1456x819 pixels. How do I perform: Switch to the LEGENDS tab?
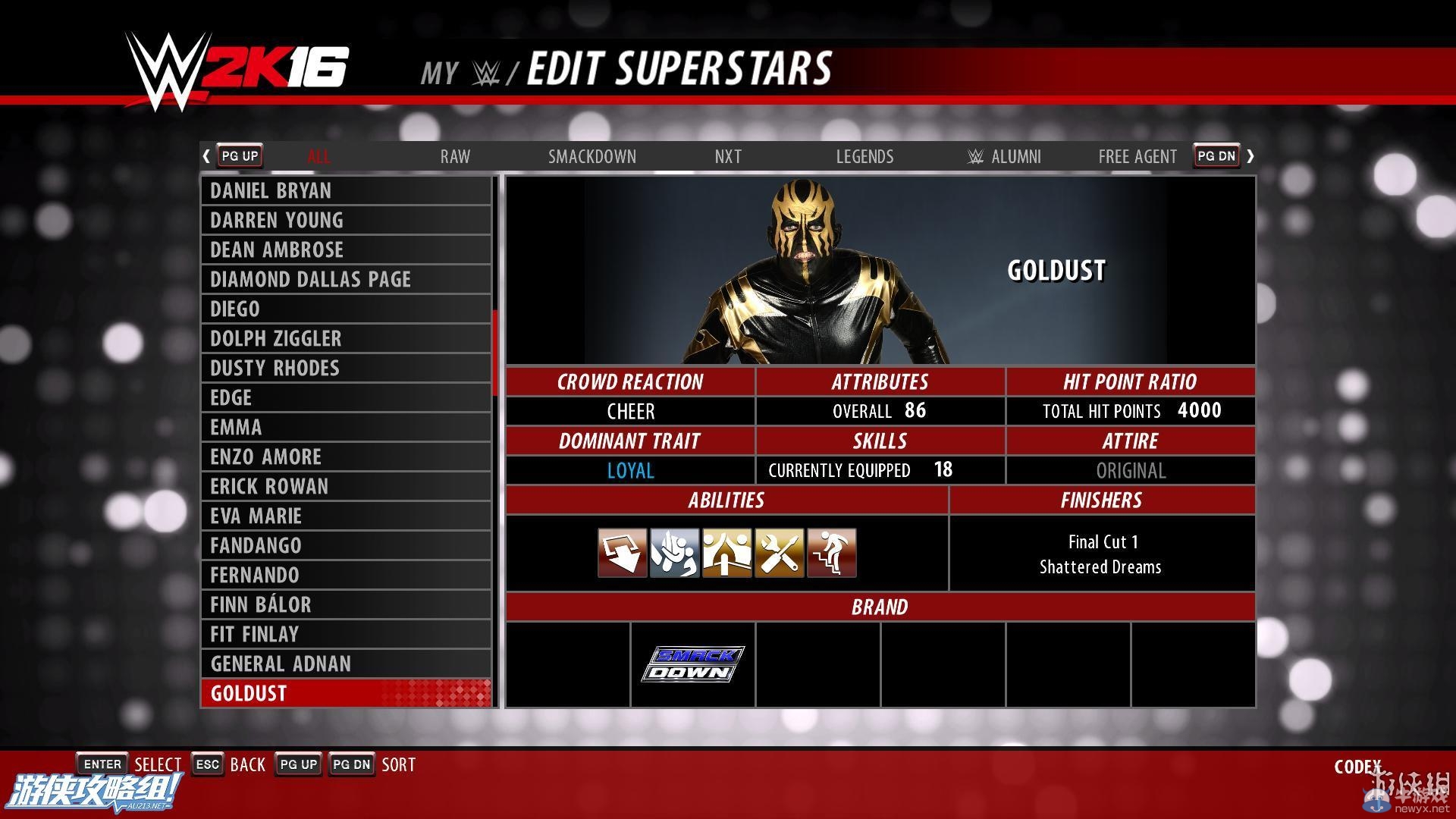point(864,156)
